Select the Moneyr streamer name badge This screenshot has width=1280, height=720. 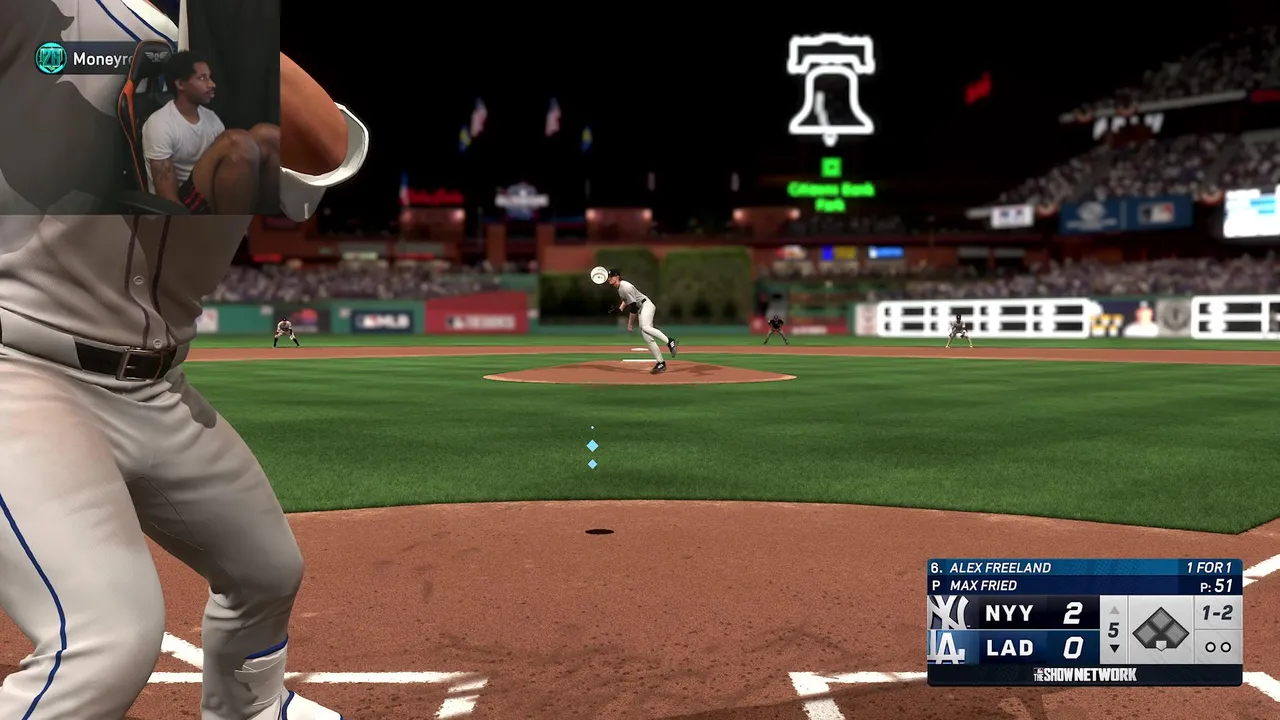[x=85, y=59]
